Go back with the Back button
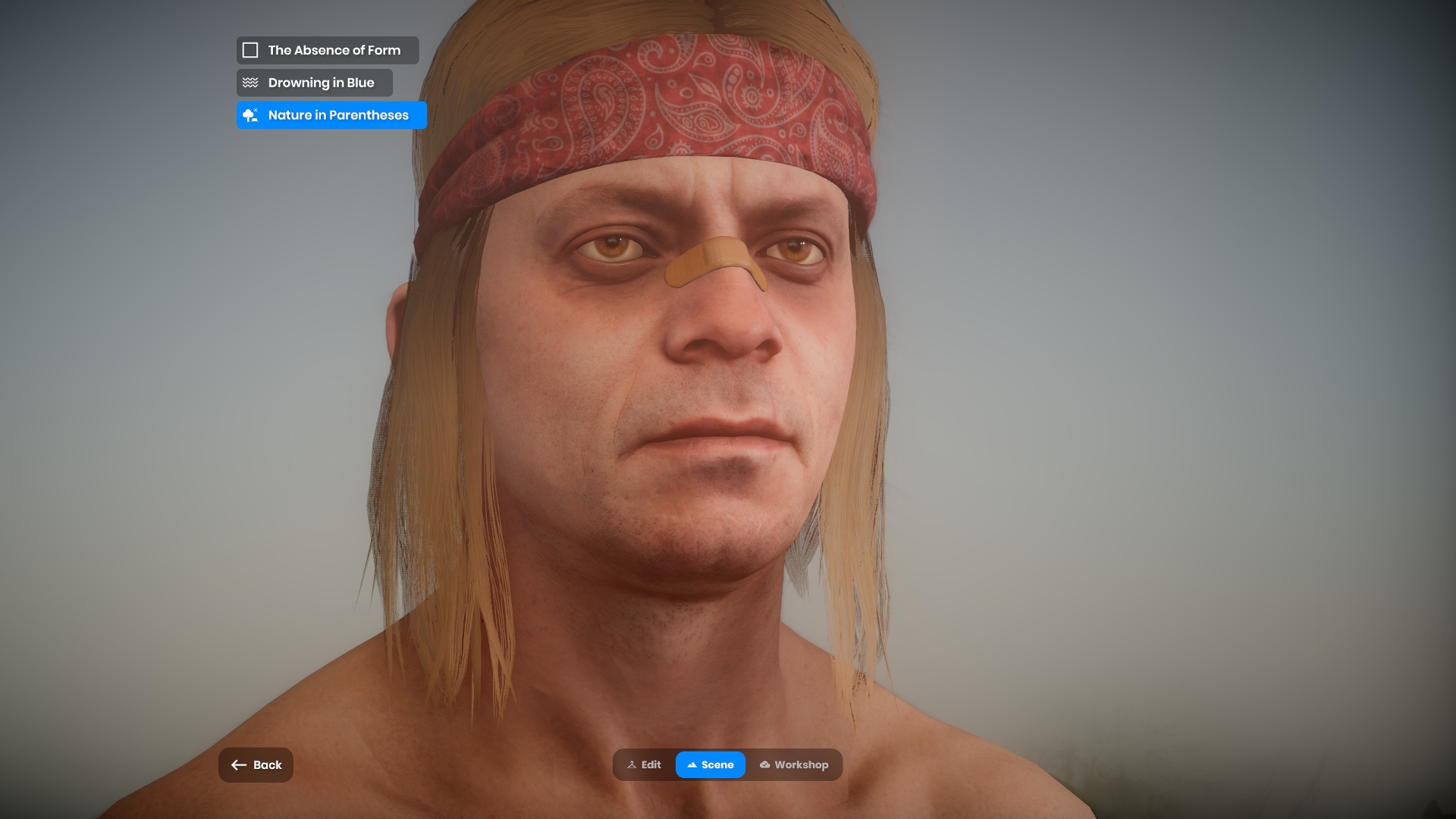Image resolution: width=1456 pixels, height=819 pixels. (256, 765)
